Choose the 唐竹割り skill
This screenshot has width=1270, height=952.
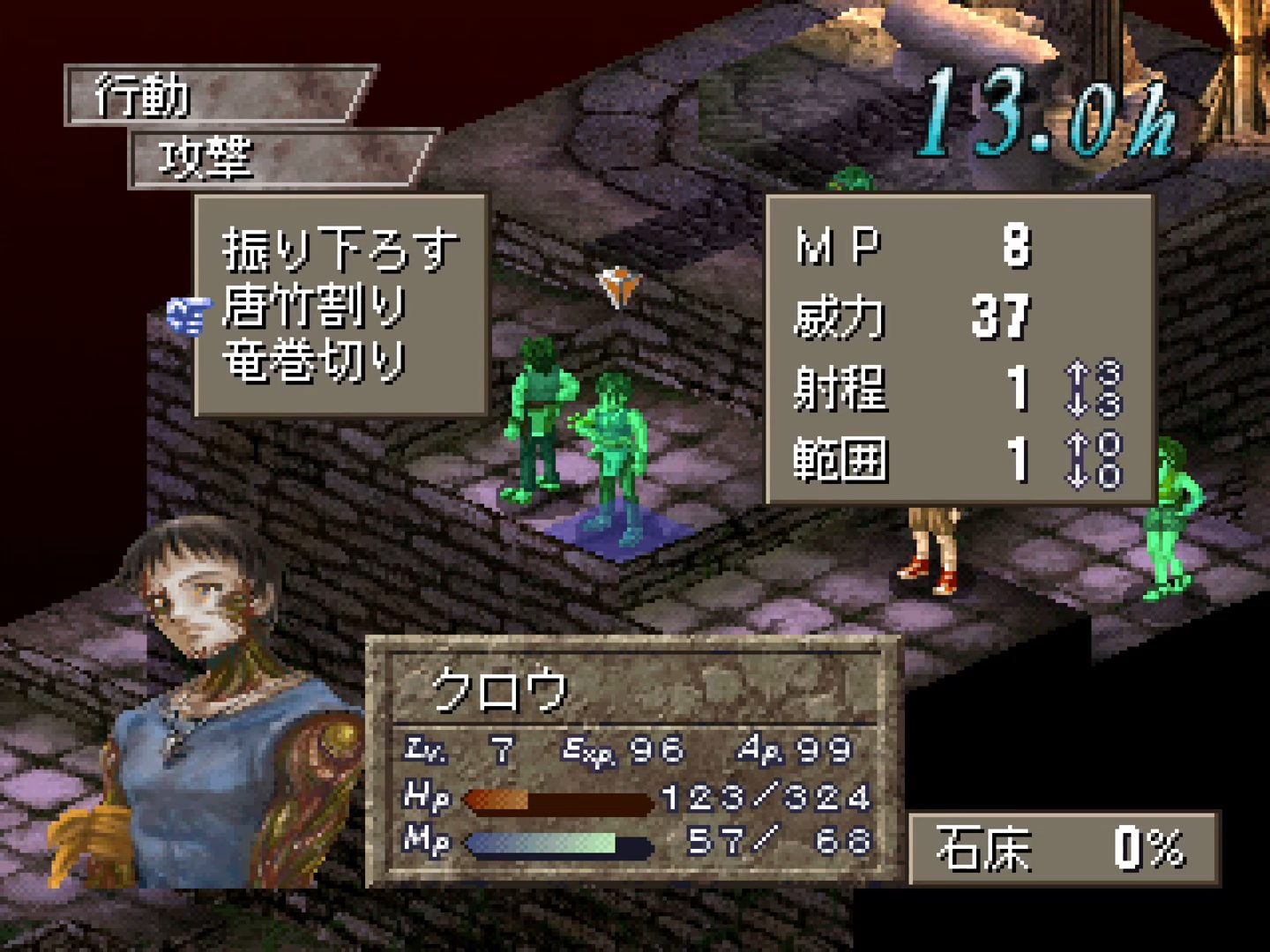coord(314,306)
